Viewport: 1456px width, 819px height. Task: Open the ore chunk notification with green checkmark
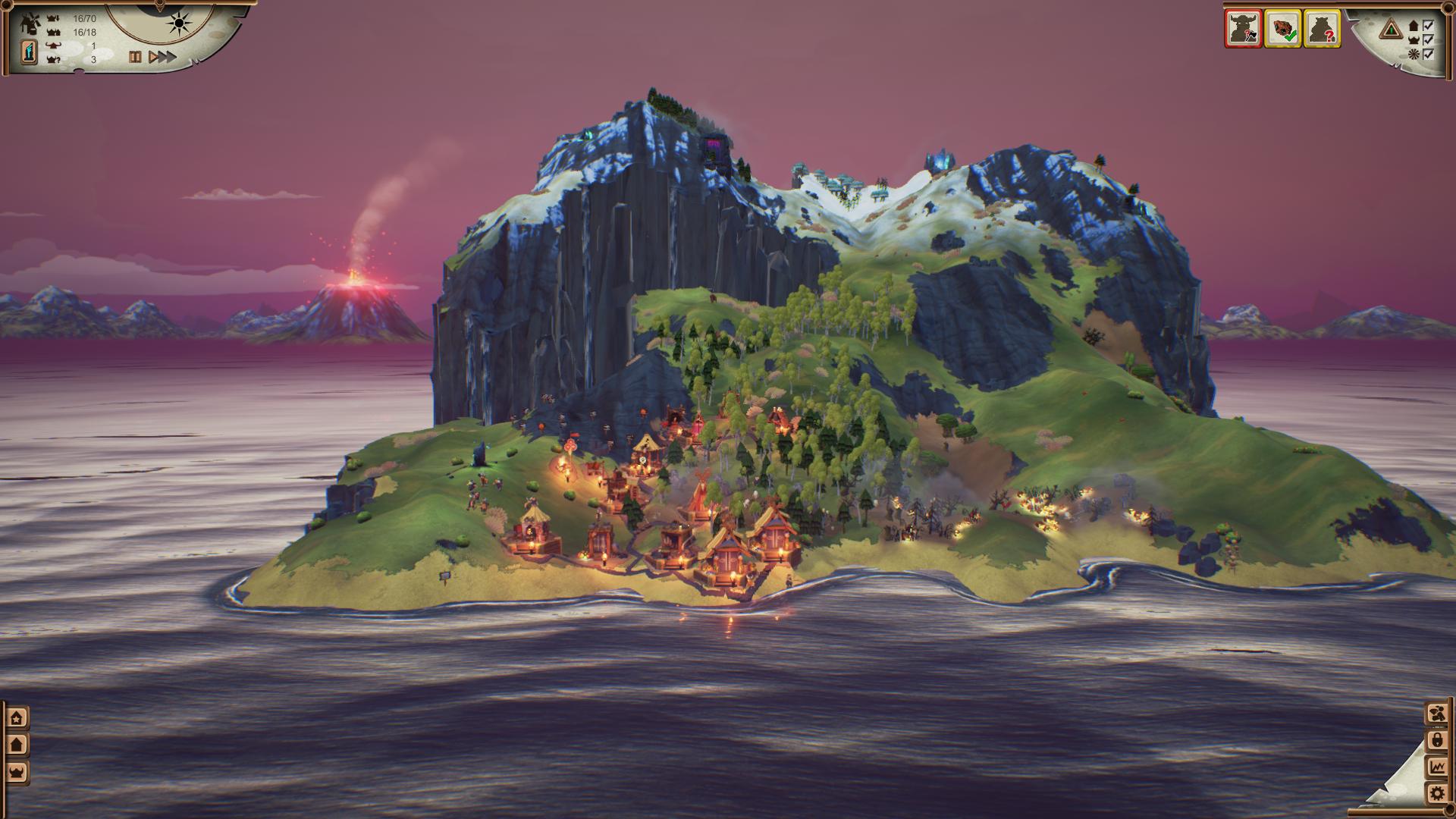click(x=1282, y=29)
